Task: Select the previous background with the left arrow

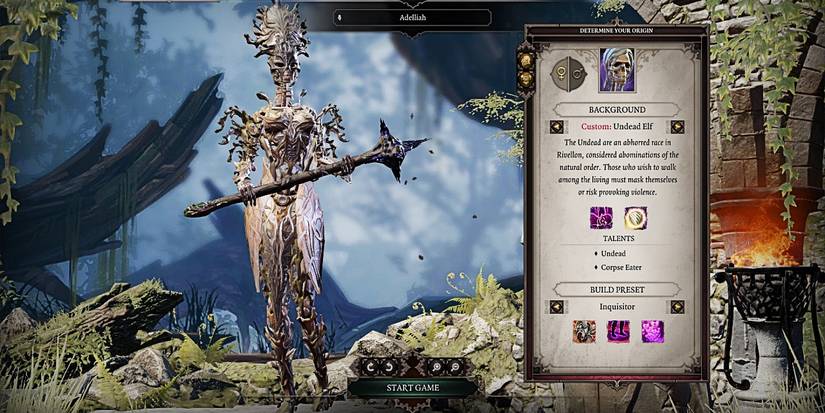Action: click(556, 127)
